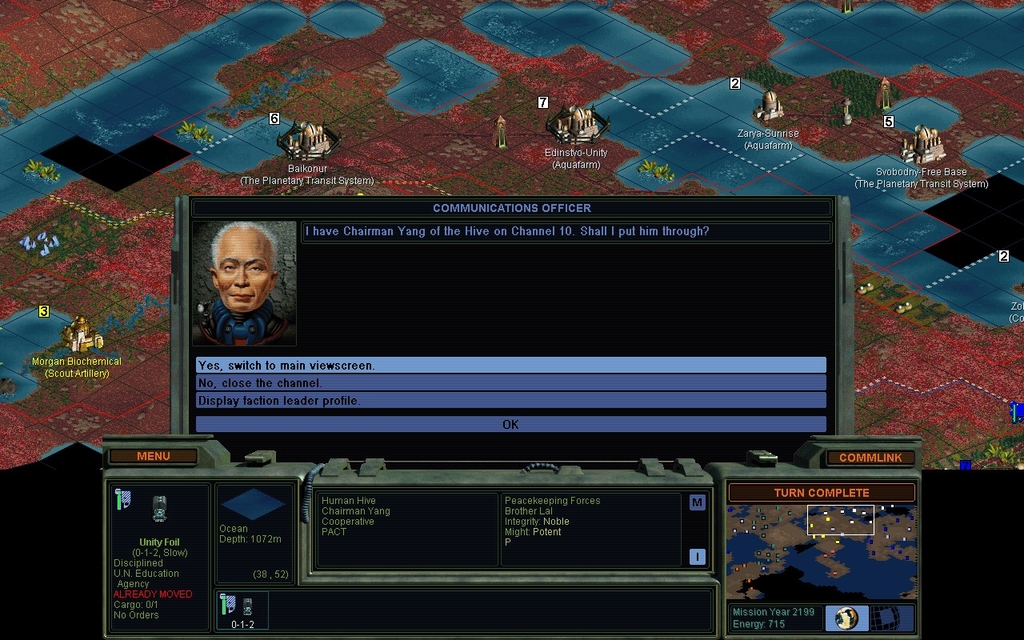Select the Unity Foil unit in stack list
Image resolution: width=1024 pixels, height=640 pixels.
pos(241,609)
